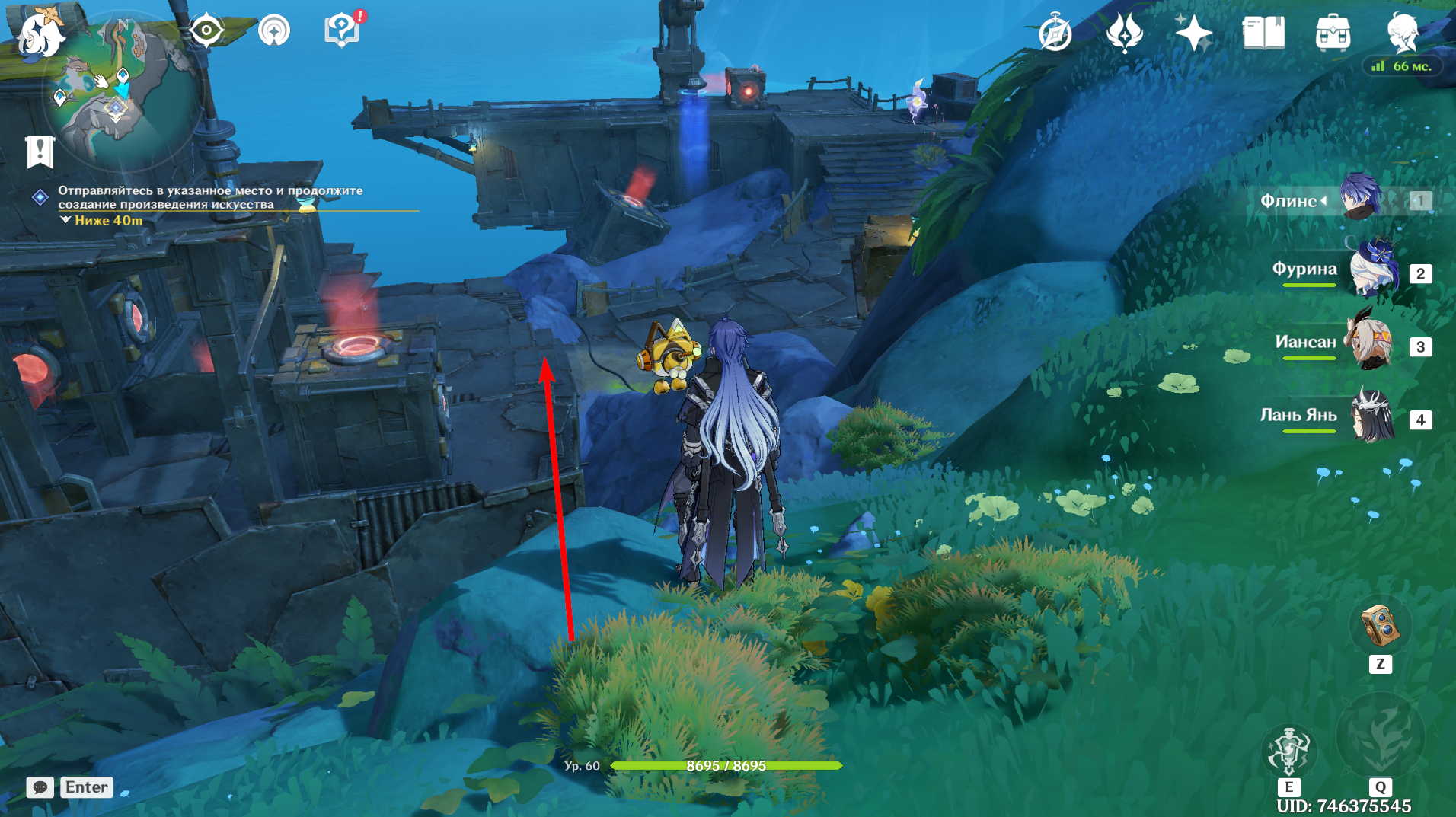Viewport: 1456px width, 817px height.
Task: Select the tracked quest objective text
Action: (x=210, y=197)
